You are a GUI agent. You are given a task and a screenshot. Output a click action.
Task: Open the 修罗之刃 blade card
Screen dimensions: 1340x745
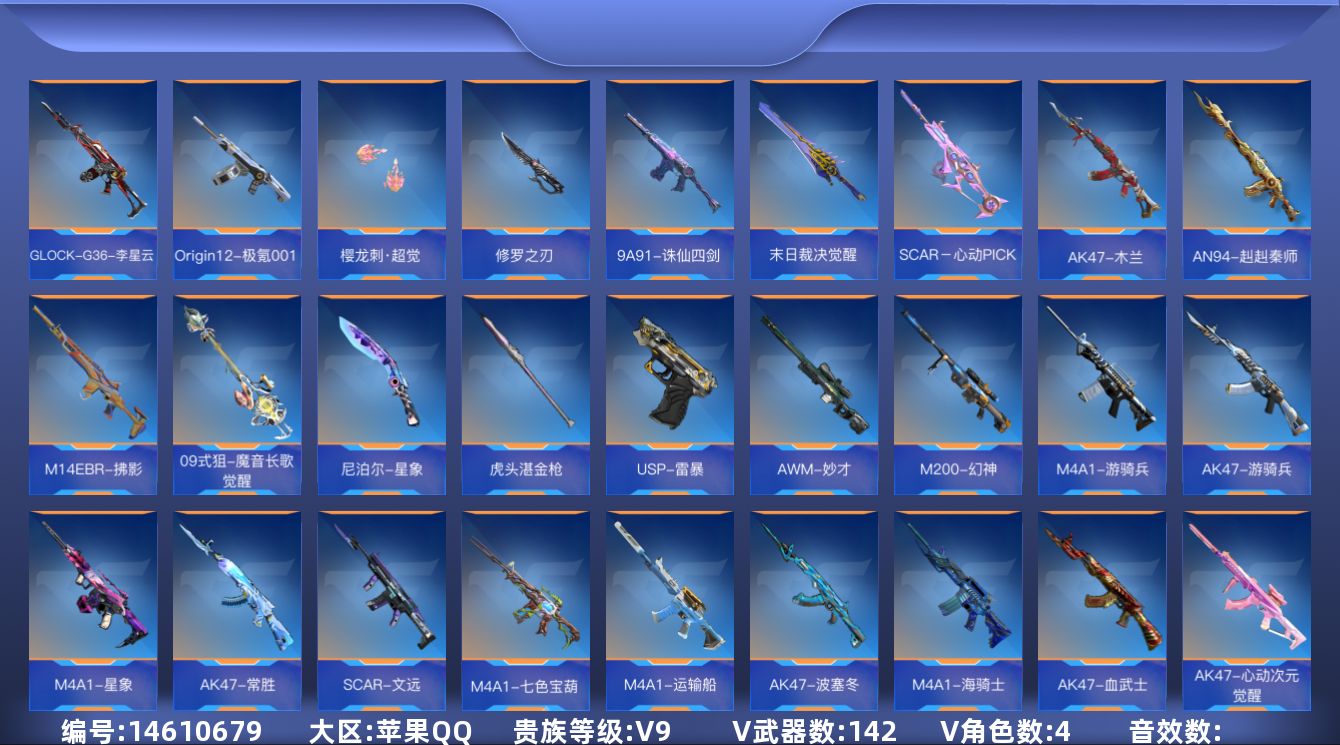pos(525,177)
